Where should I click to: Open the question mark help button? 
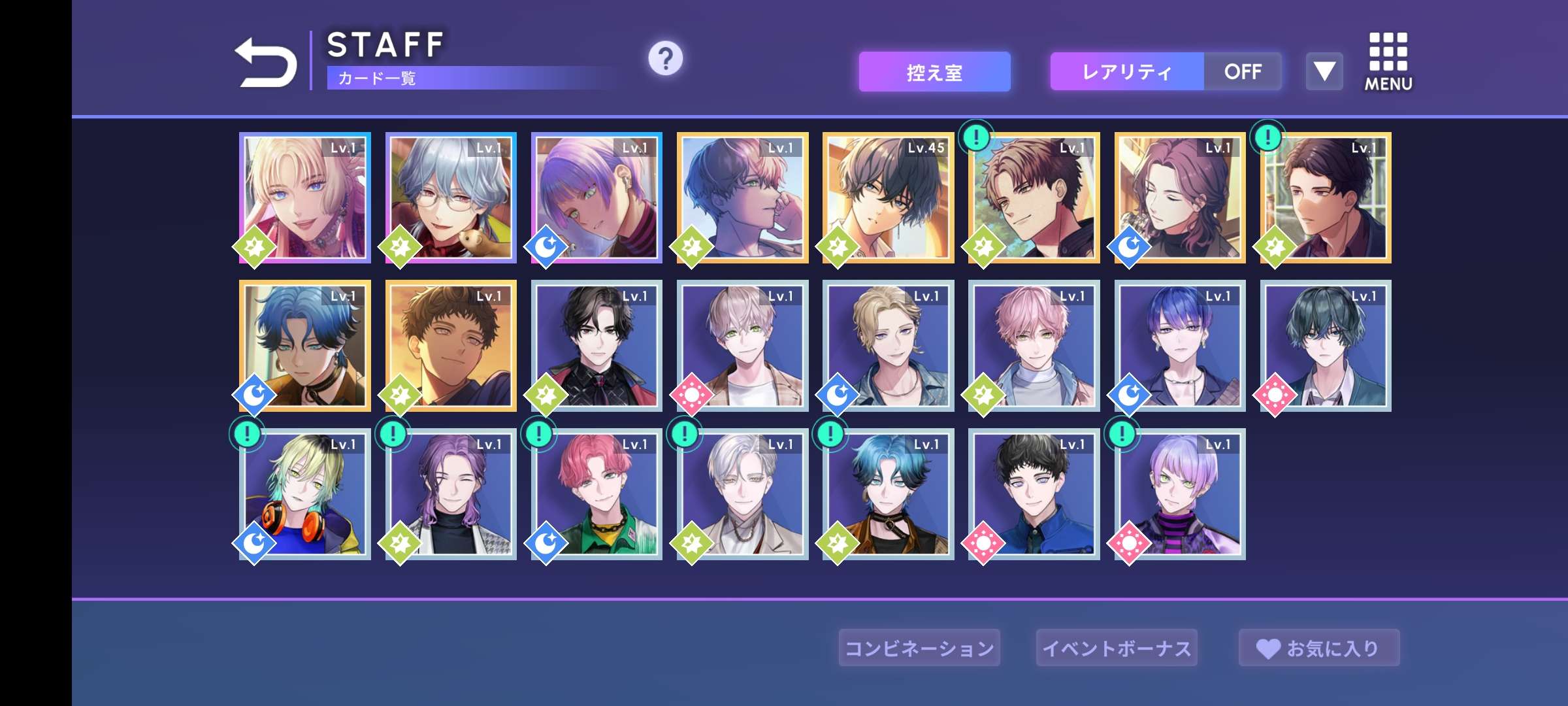click(x=665, y=59)
